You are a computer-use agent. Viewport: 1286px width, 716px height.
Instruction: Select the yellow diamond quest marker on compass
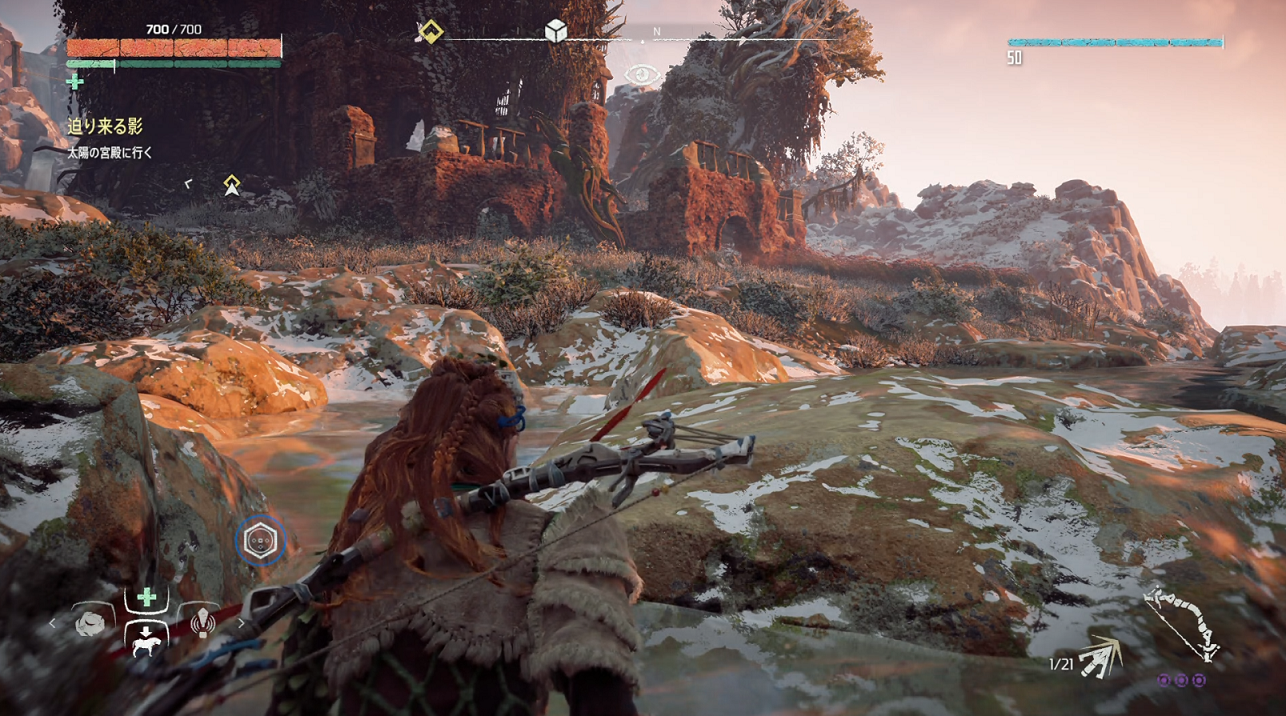pyautogui.click(x=430, y=32)
